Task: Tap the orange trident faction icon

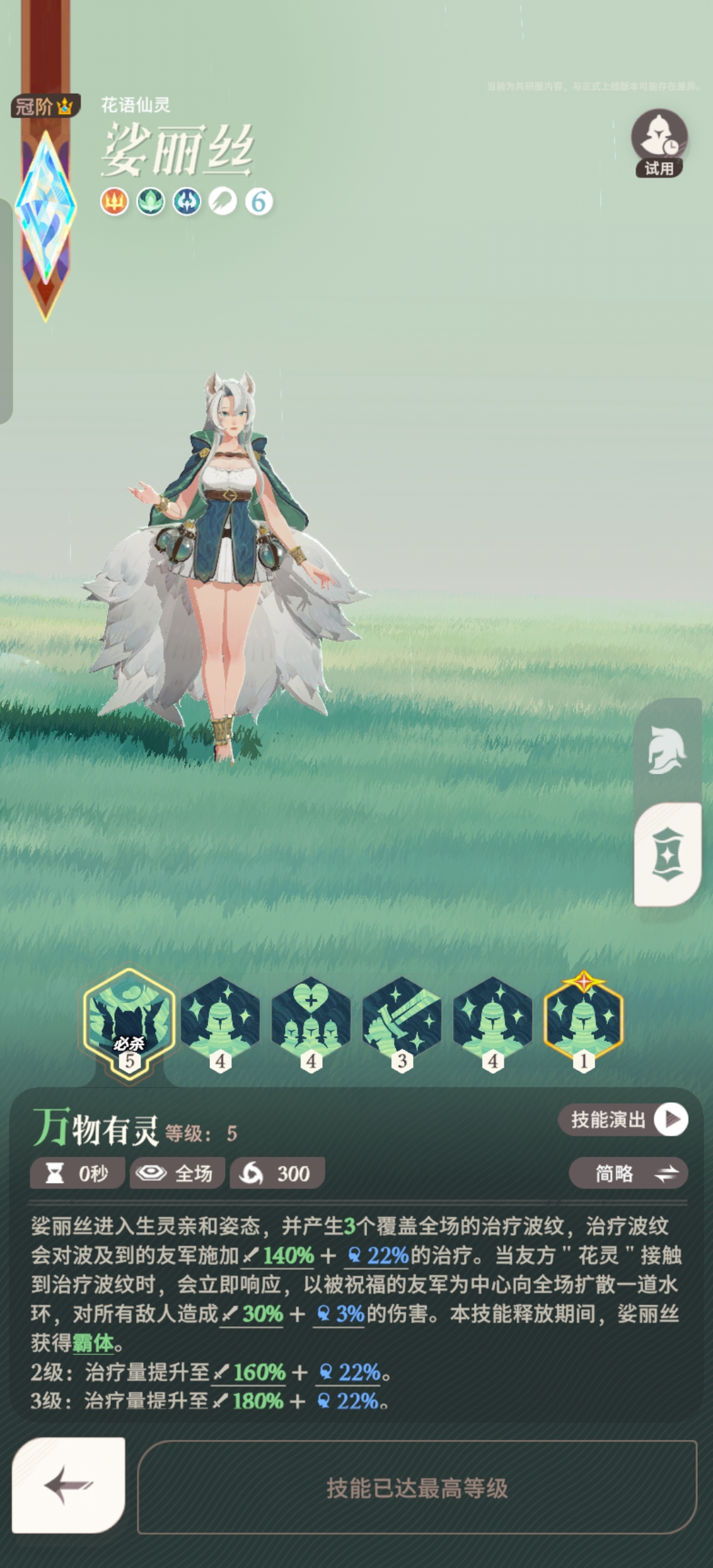Action: pos(114,202)
